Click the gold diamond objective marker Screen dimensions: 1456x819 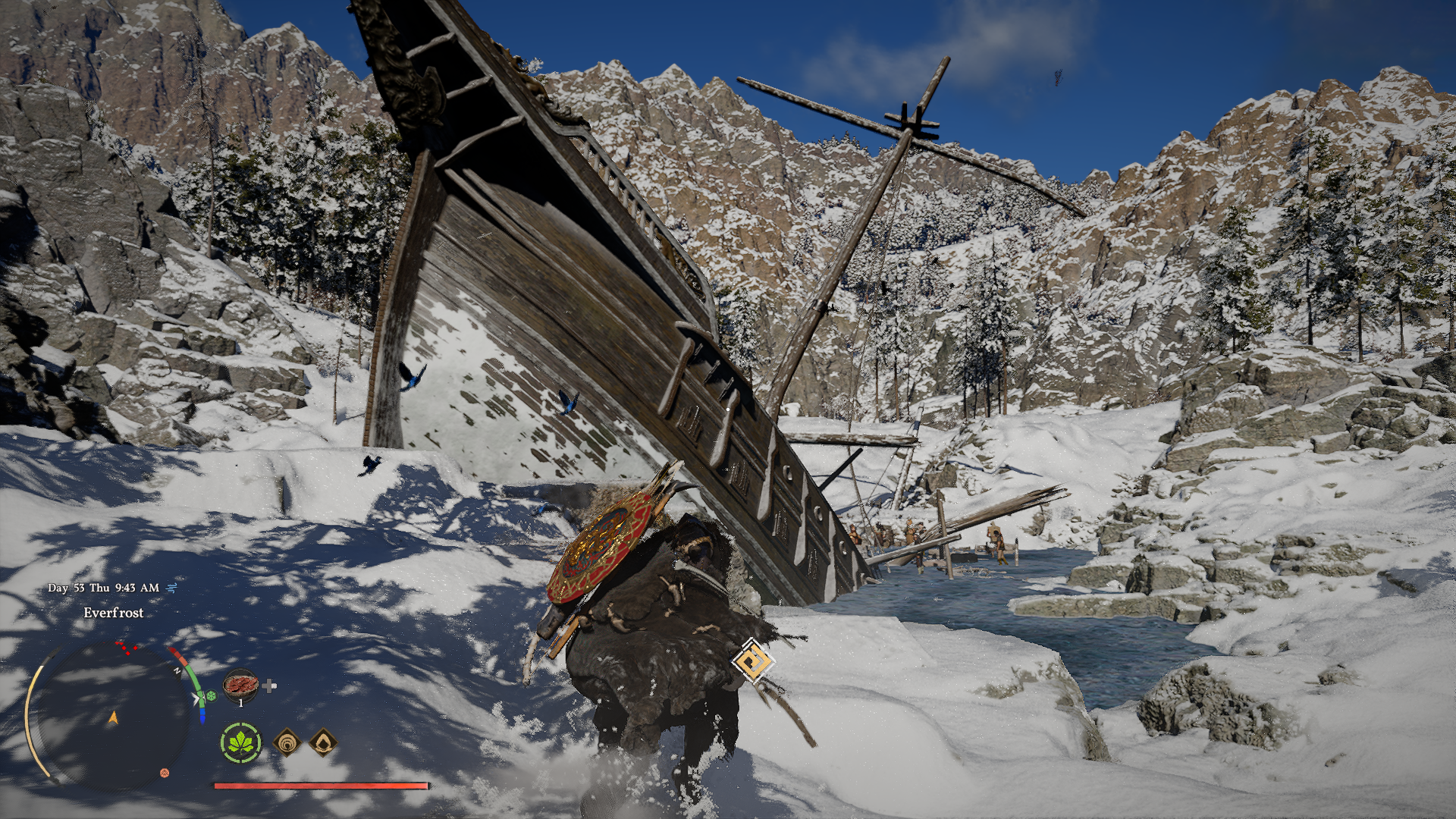click(753, 661)
